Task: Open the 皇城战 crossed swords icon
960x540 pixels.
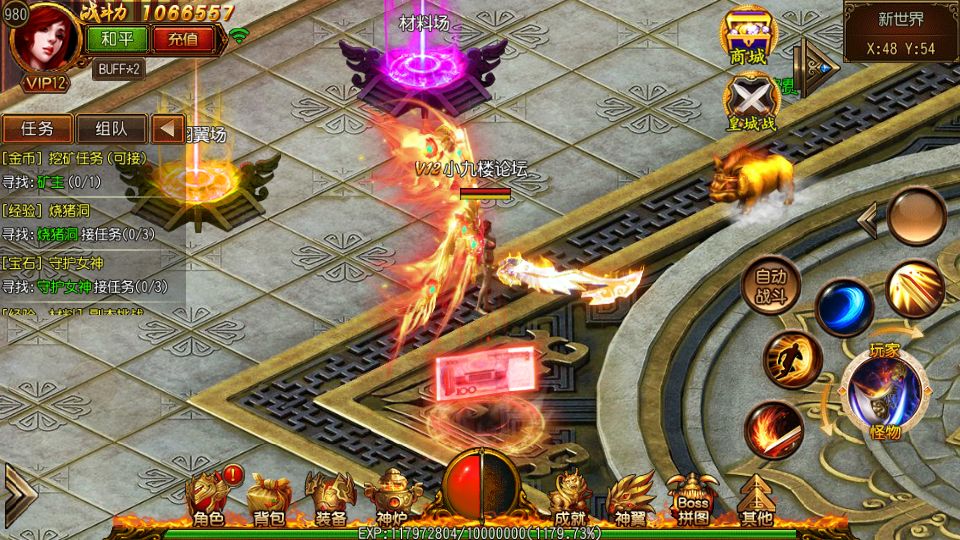Action: pyautogui.click(x=751, y=101)
